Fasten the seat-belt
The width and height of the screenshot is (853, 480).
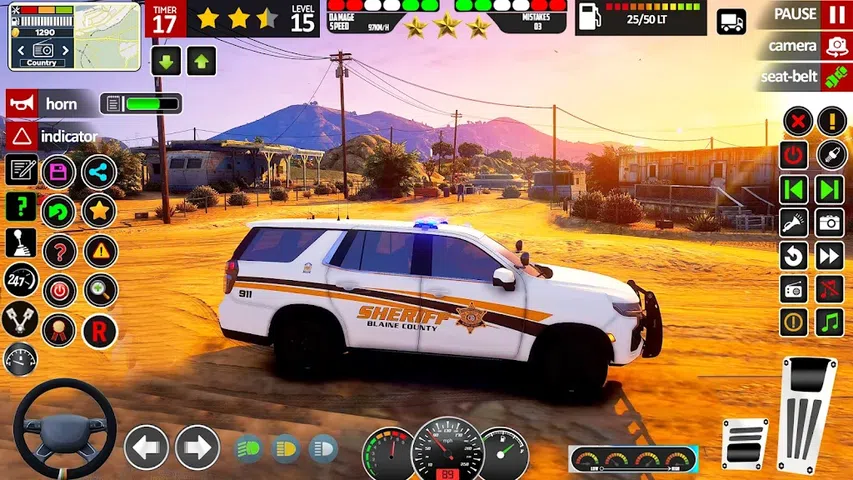835,77
